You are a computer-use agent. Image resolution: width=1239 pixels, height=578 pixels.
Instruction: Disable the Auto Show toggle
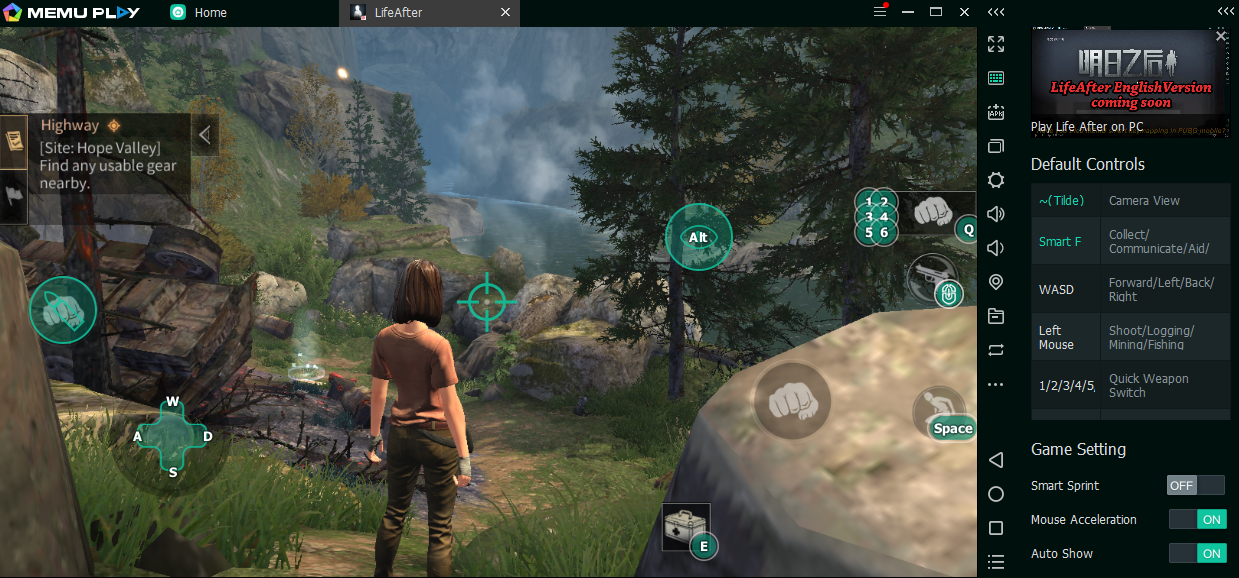1198,553
